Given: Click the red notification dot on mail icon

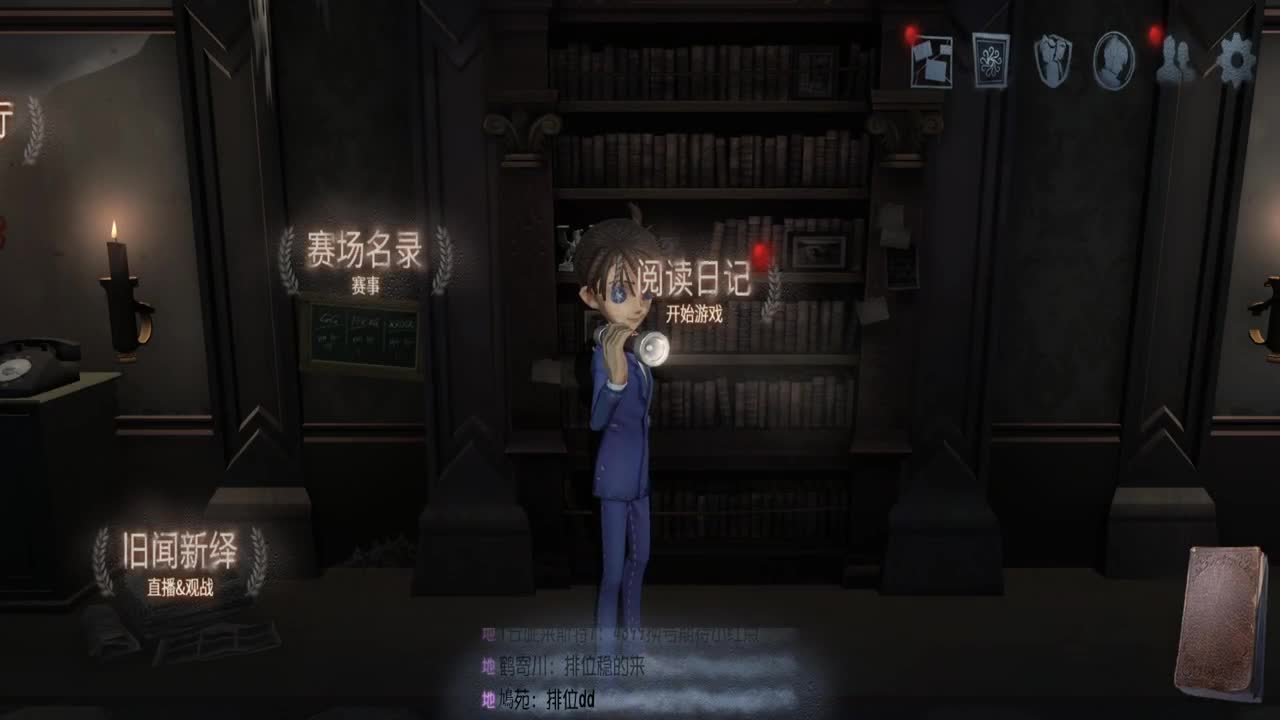Looking at the screenshot, I should pyautogui.click(x=910, y=36).
